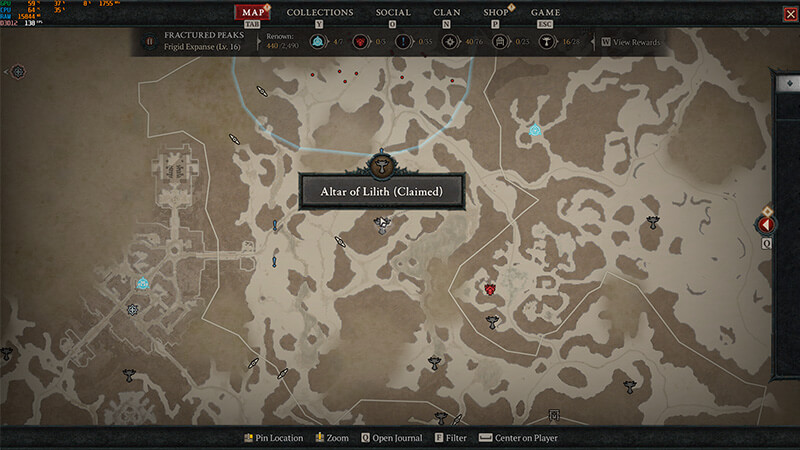Click the blue waypoint icon in the town
The image size is (800, 450).
click(142, 284)
